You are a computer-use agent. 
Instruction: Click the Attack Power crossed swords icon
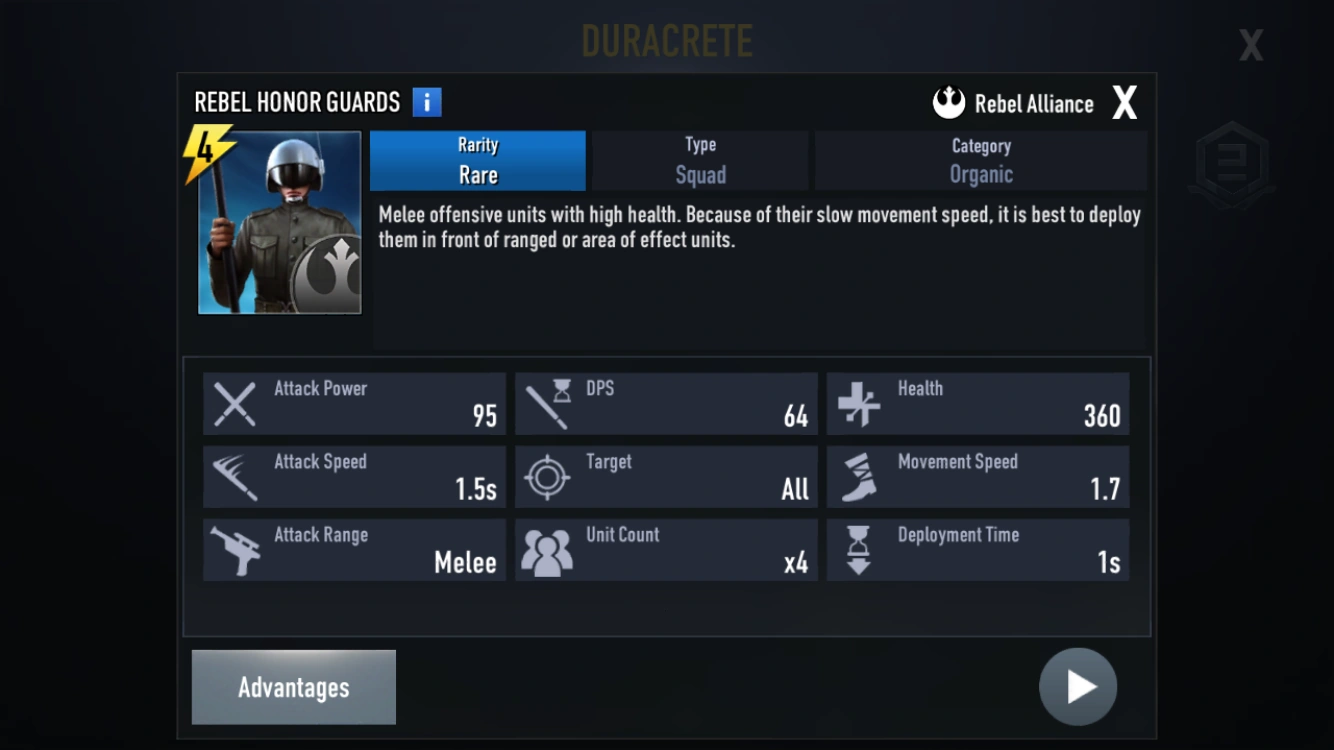click(x=234, y=403)
